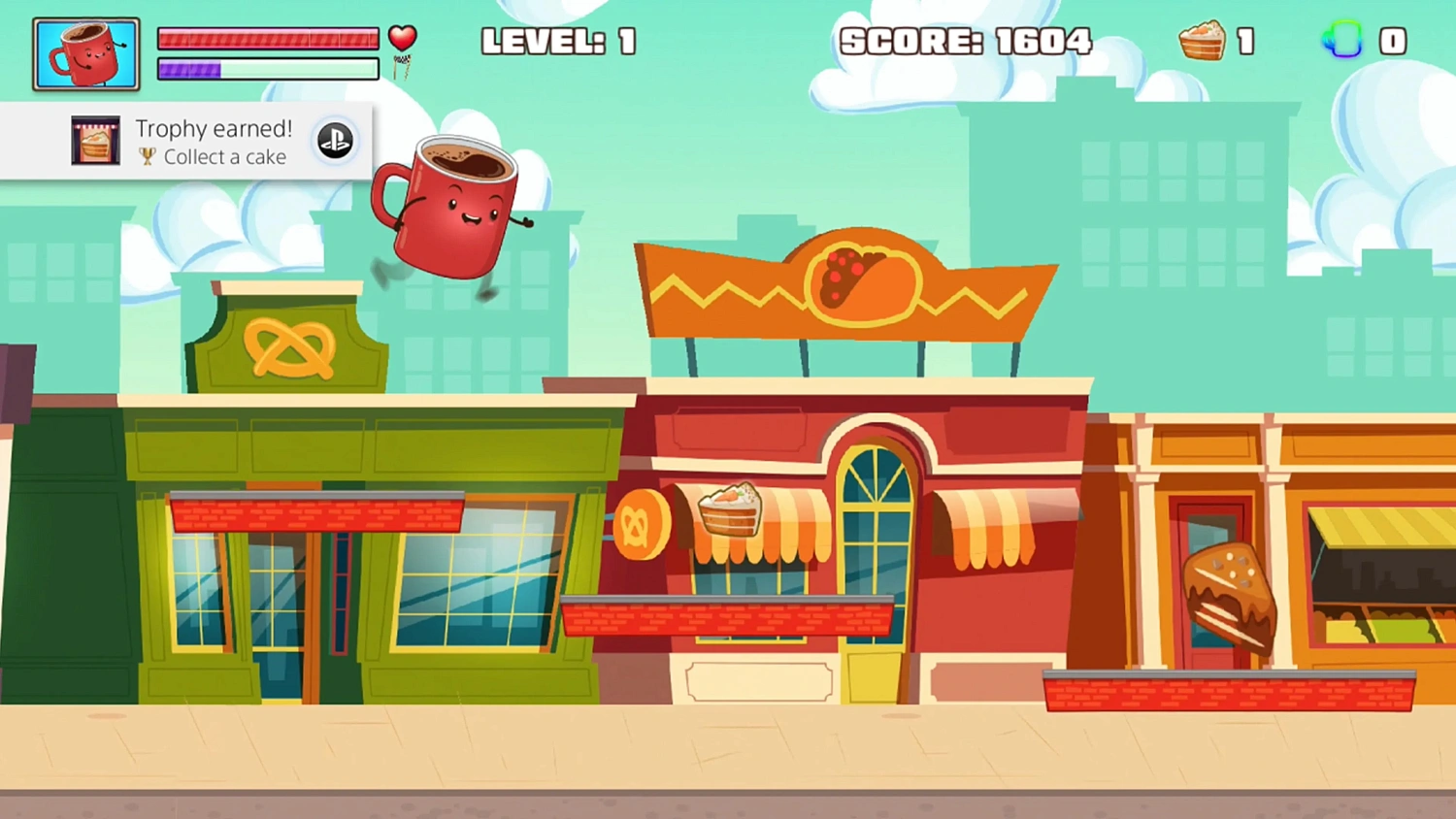
Task: Click the coffee mug character portrait
Action: (x=85, y=52)
